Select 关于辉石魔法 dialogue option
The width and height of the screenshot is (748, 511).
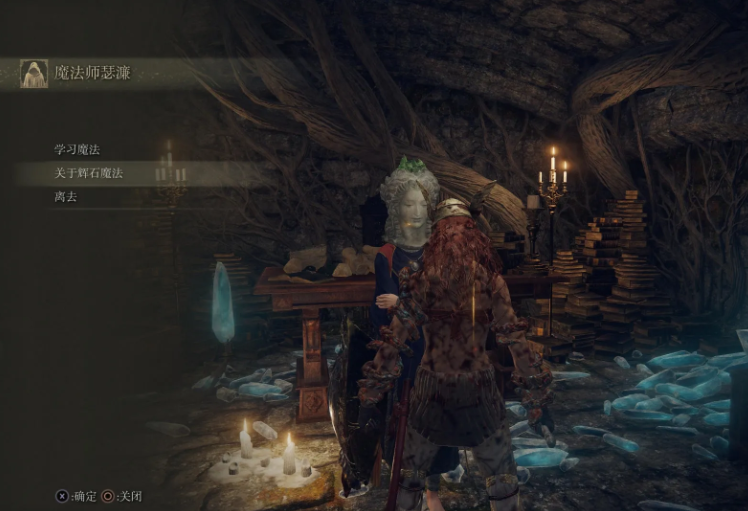(88, 174)
